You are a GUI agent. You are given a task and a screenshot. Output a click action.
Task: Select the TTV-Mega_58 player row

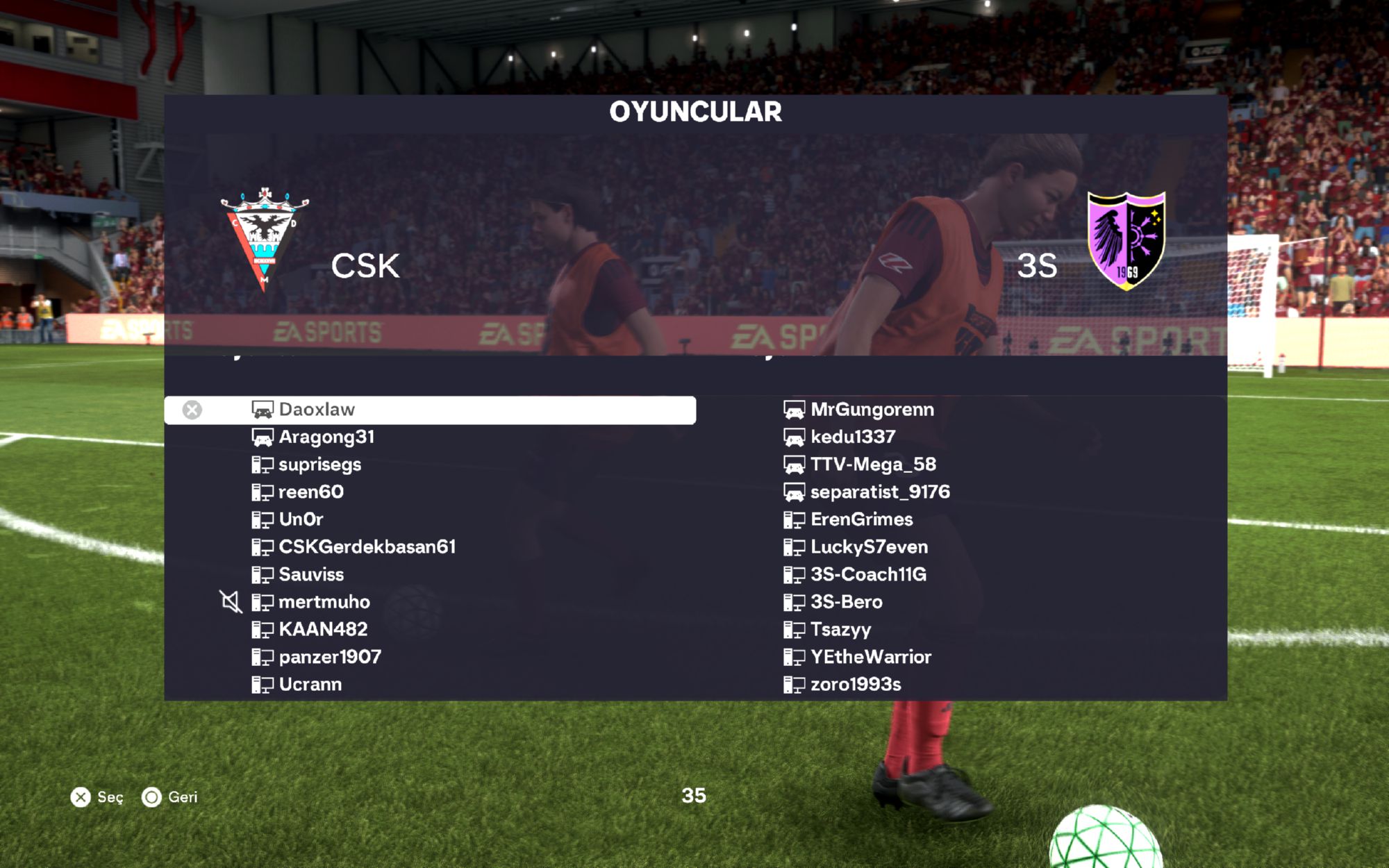[873, 465]
